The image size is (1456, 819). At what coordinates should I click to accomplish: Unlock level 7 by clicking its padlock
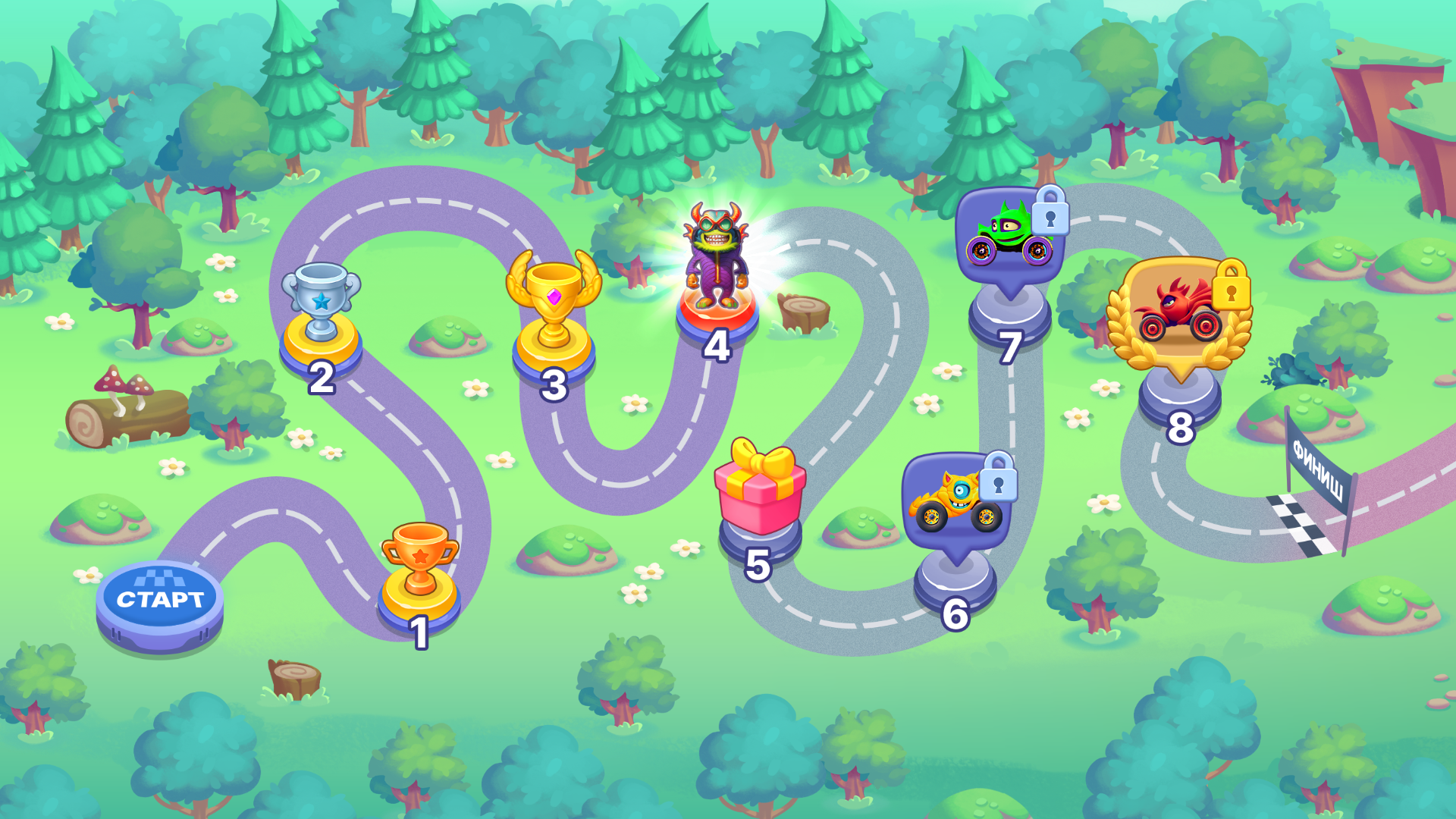tap(1052, 218)
